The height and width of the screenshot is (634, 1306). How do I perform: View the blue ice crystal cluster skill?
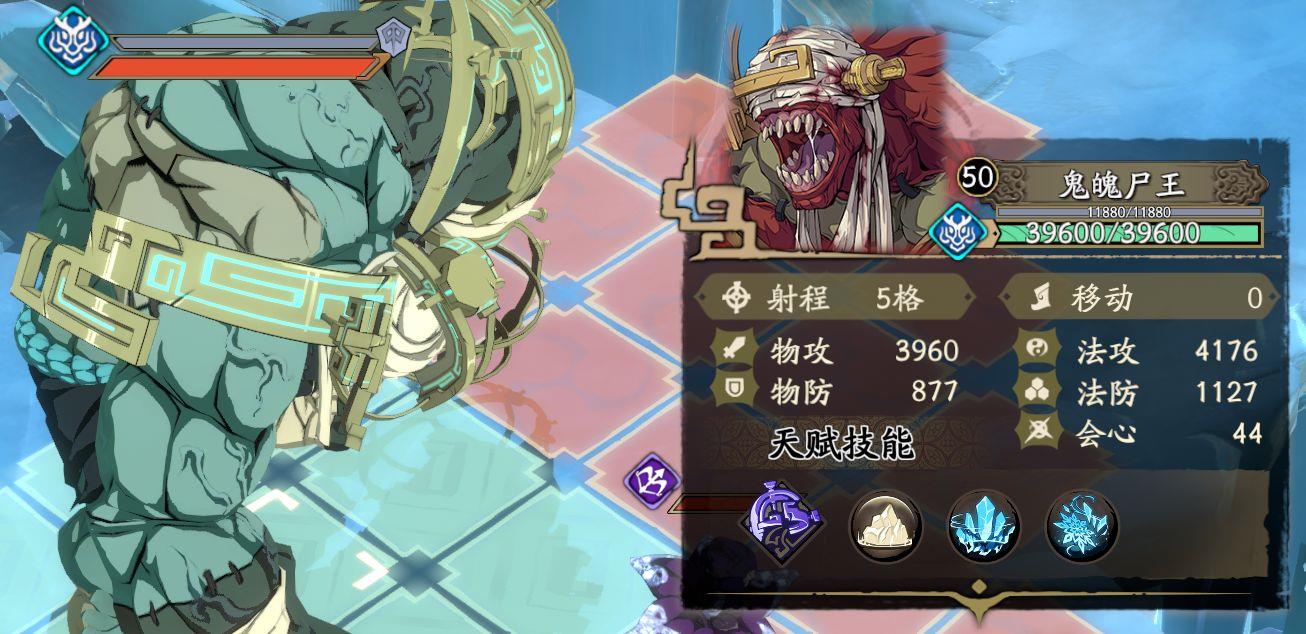(x=983, y=524)
